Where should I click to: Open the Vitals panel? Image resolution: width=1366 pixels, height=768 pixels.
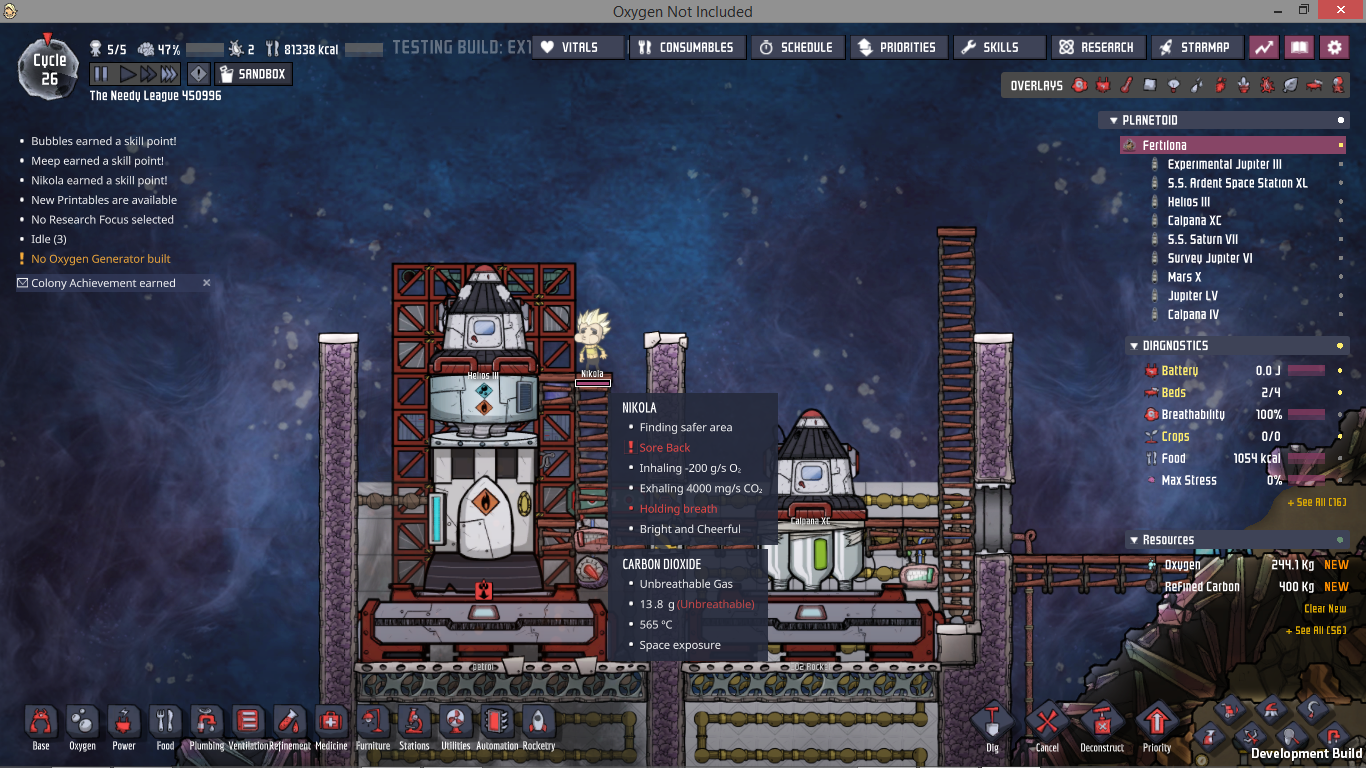pyautogui.click(x=577, y=47)
